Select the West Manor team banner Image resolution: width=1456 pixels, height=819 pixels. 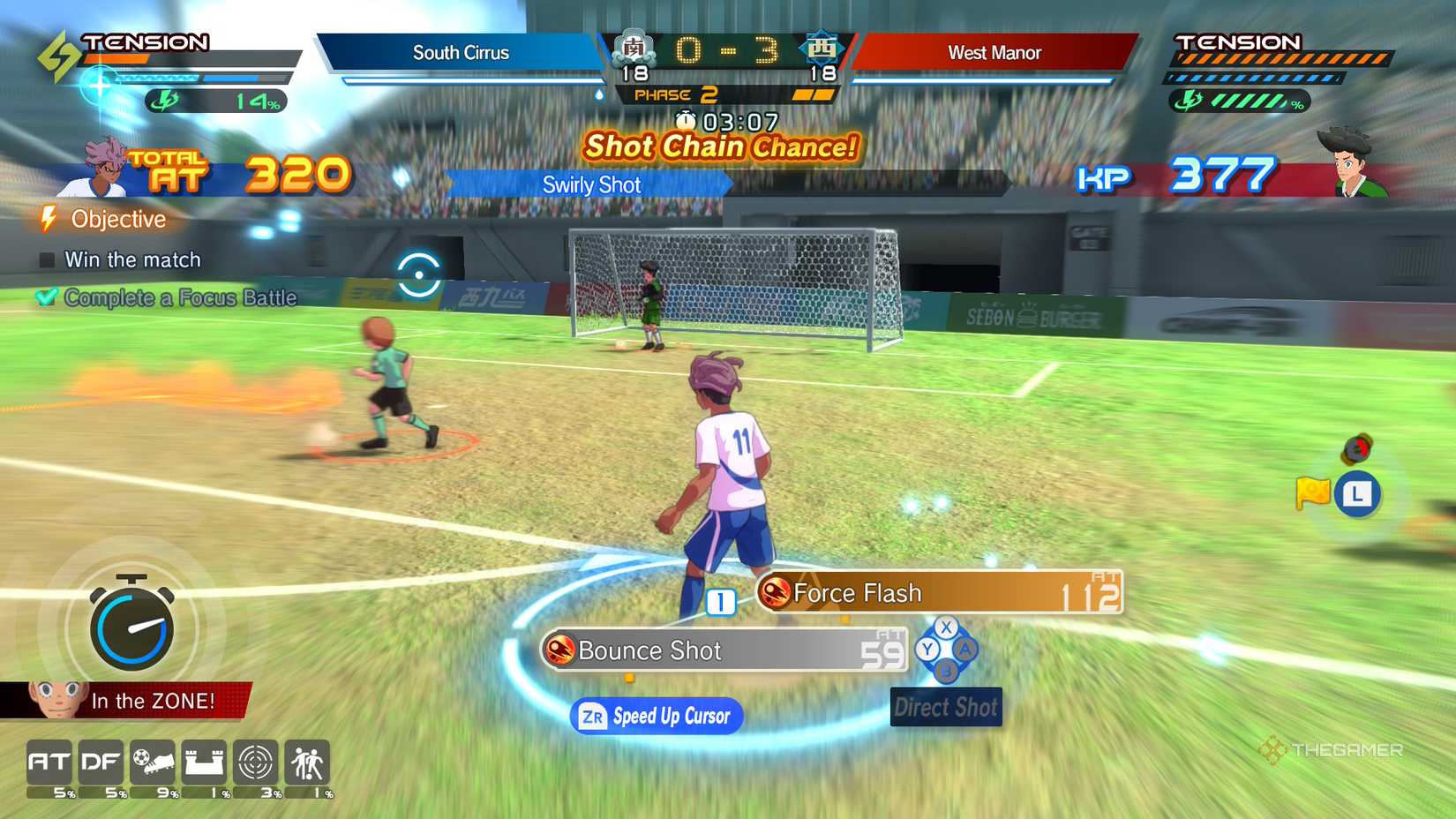[x=995, y=52]
